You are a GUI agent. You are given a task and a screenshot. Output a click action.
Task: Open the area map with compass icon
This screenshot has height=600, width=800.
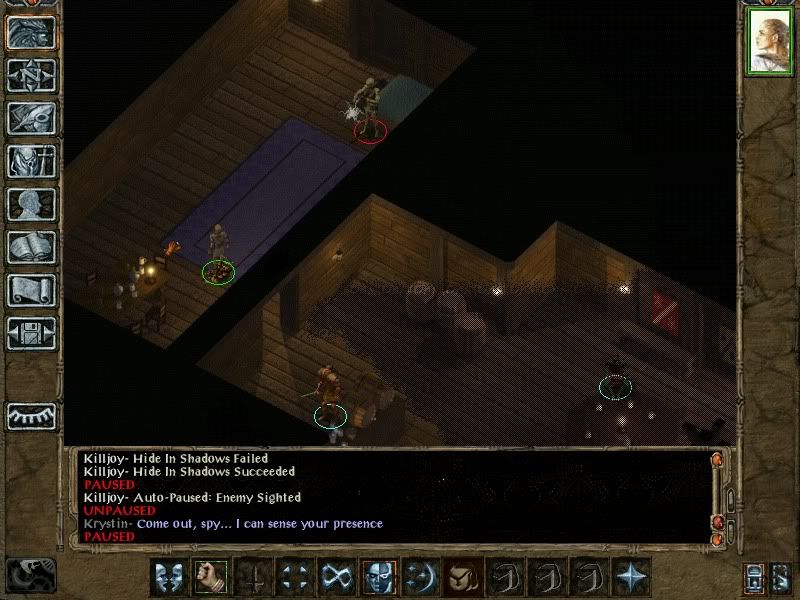tap(31, 75)
